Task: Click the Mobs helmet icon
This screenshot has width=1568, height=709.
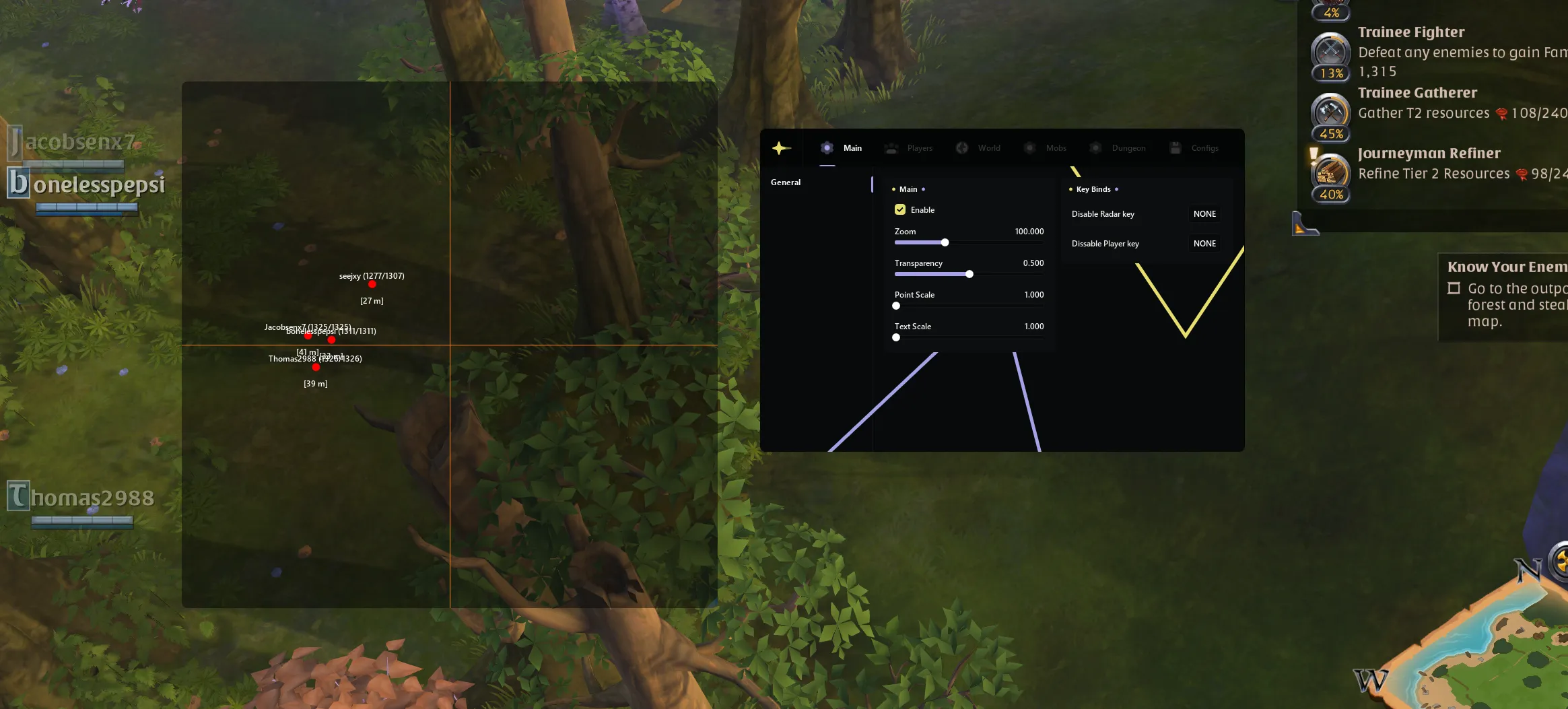Action: [x=1030, y=148]
